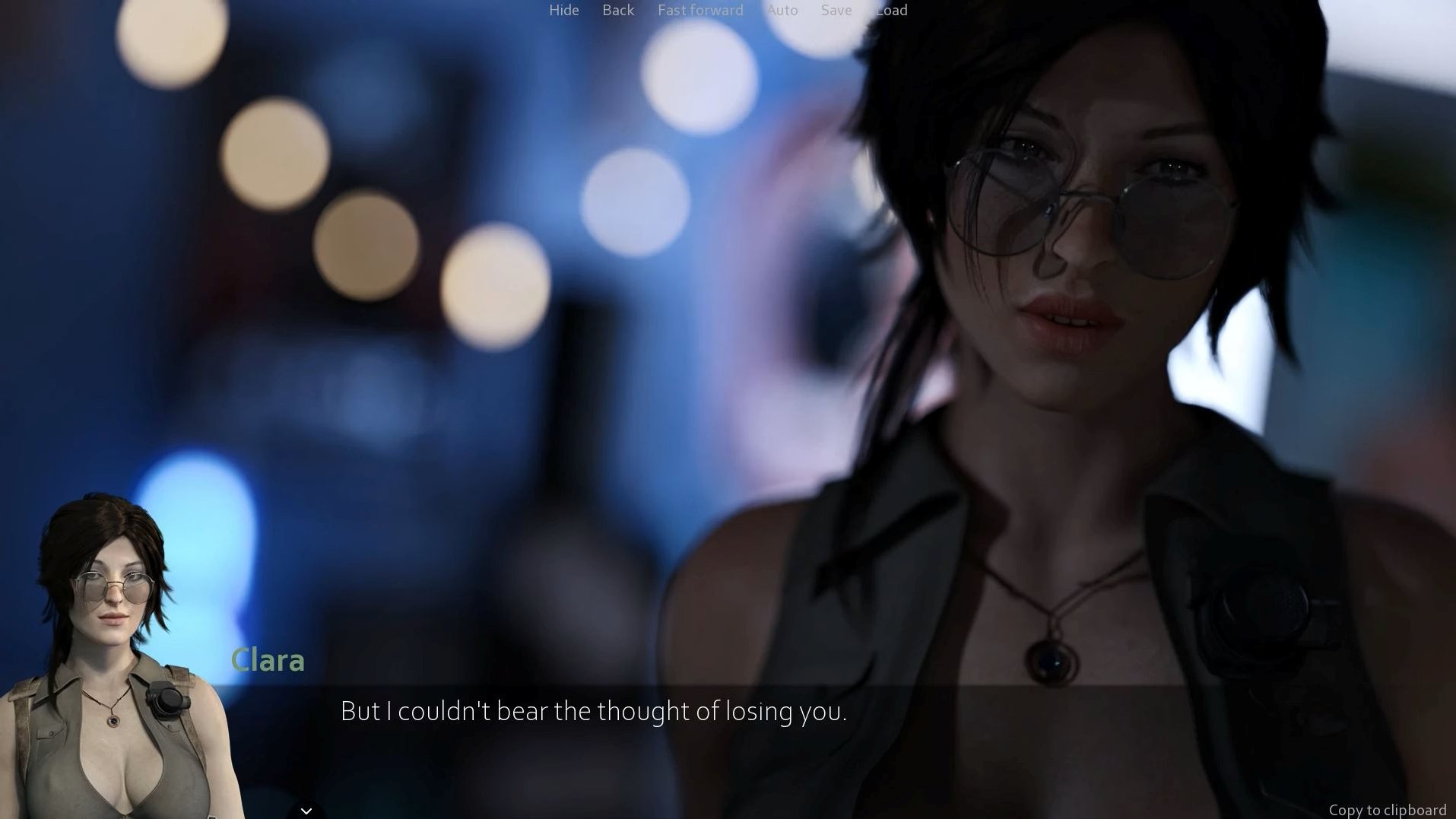Toggle Auto advance mode

782,10
